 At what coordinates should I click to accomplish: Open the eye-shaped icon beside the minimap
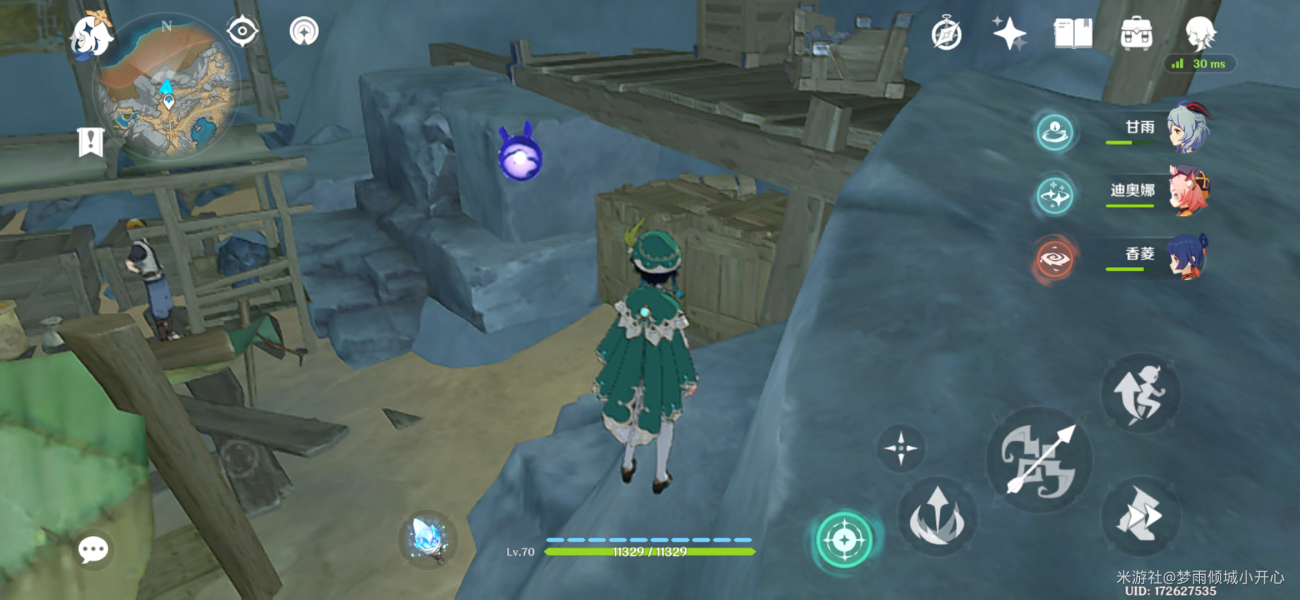coord(242,32)
